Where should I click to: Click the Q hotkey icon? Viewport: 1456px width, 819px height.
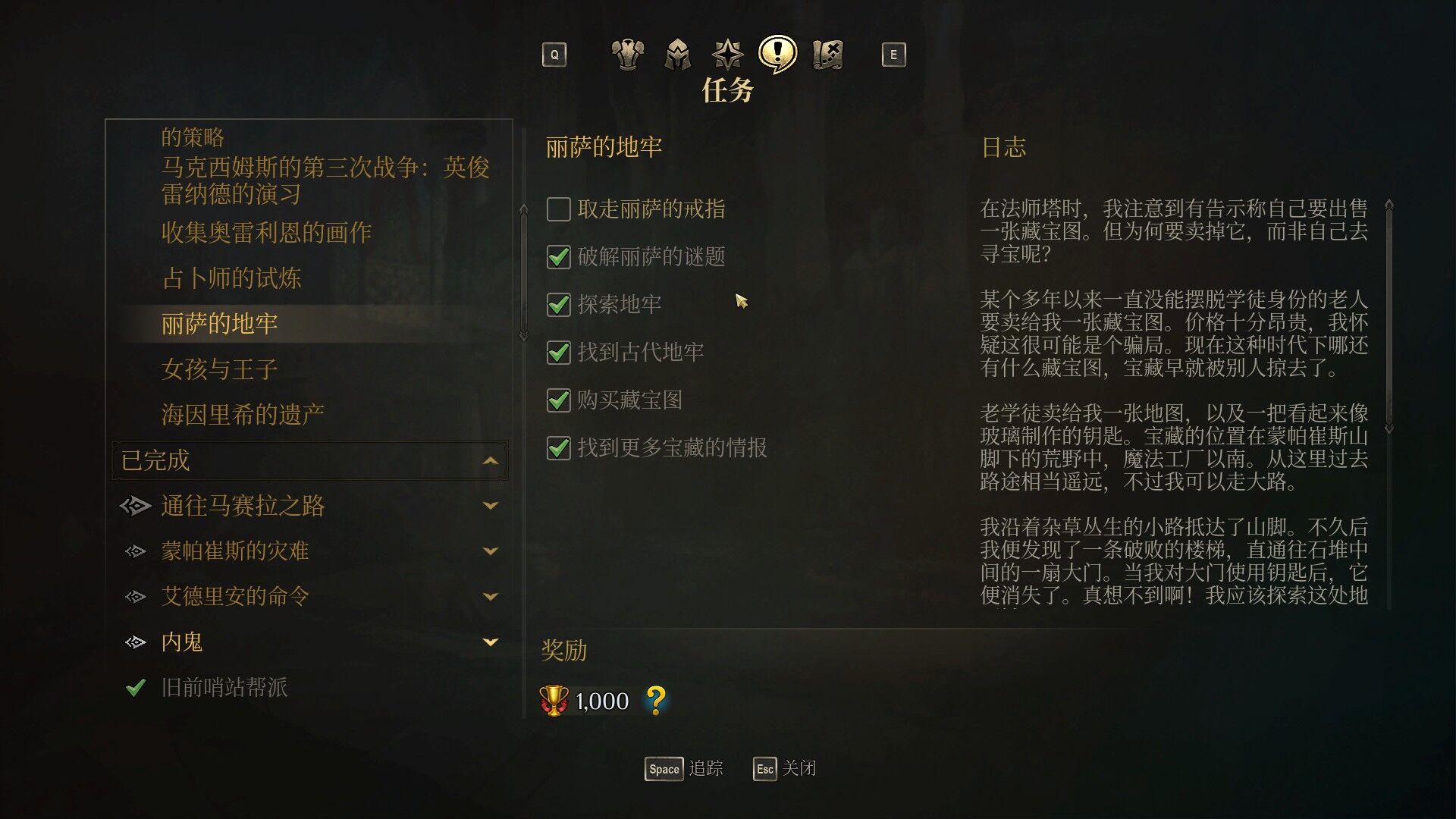(x=554, y=54)
